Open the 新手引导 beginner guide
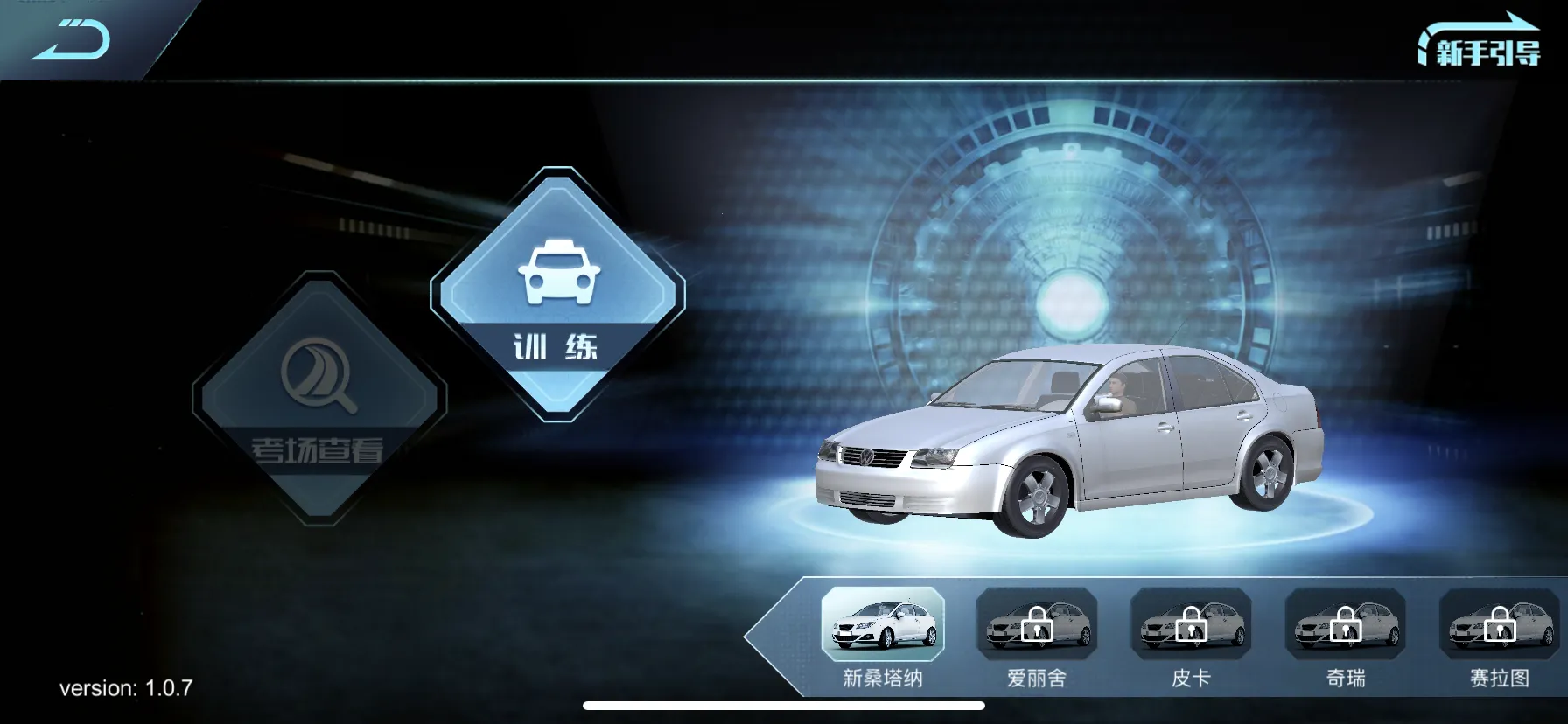The image size is (1568, 724). (1480, 45)
